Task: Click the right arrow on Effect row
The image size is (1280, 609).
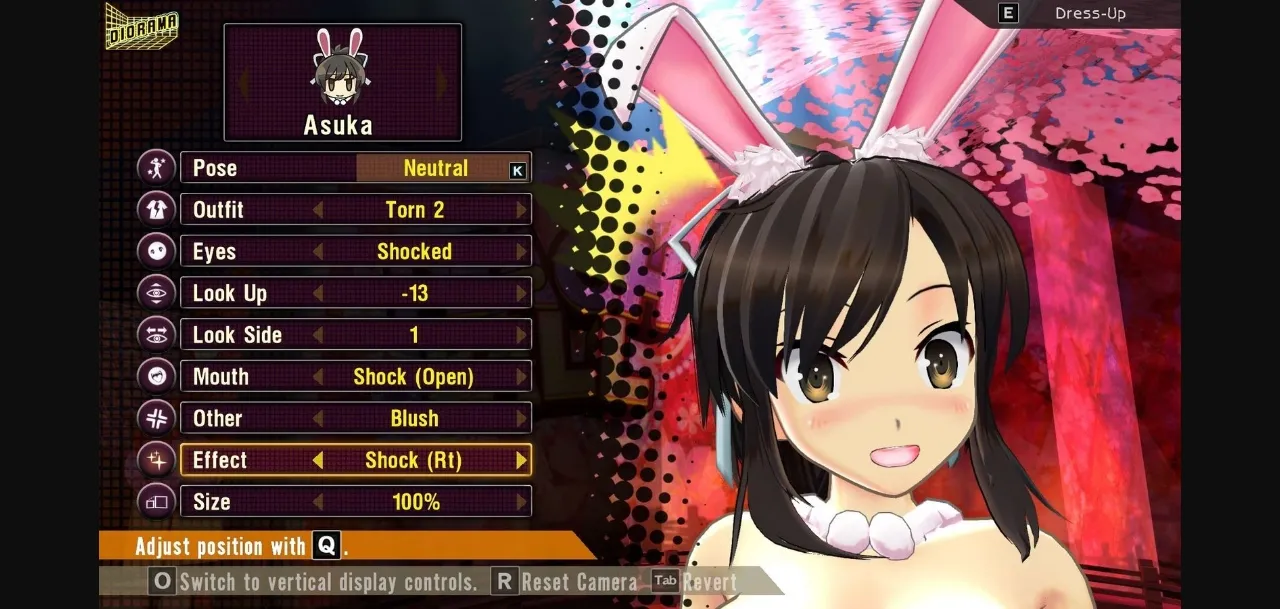Action: [521, 460]
